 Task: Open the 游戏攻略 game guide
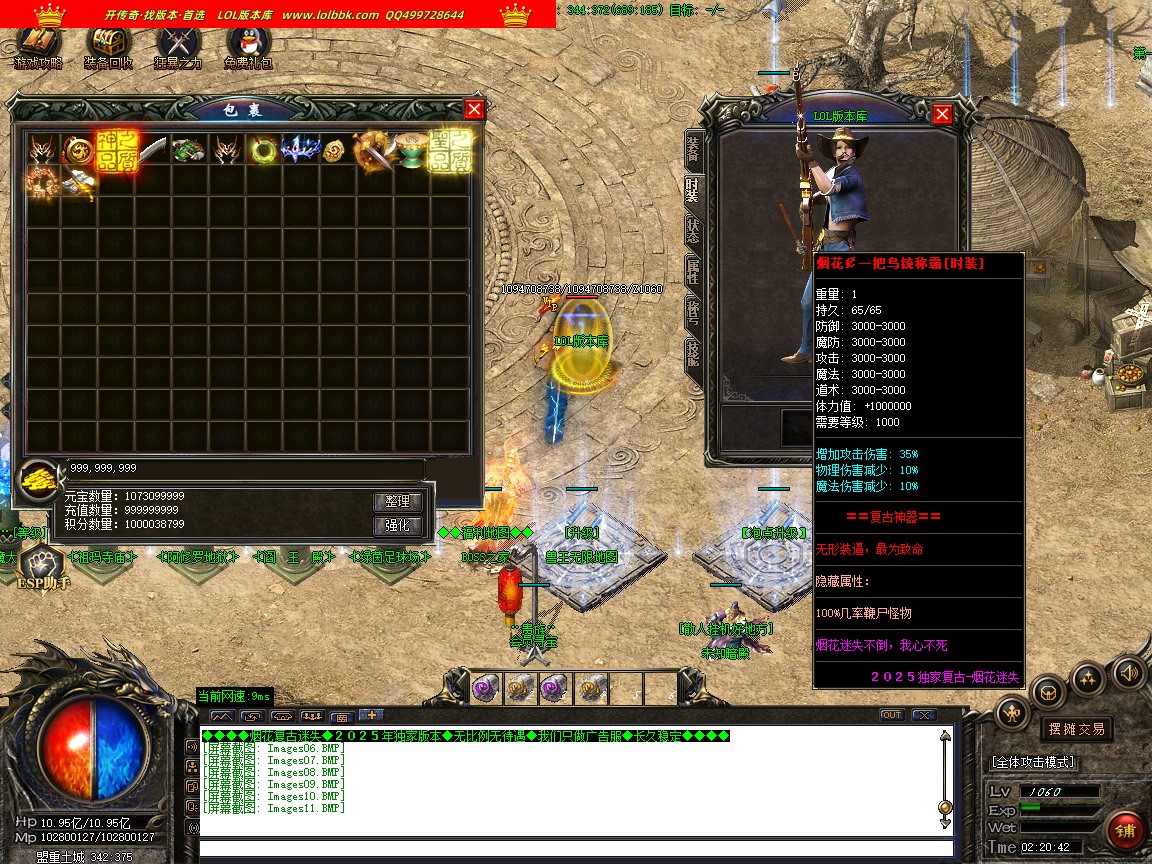37,43
